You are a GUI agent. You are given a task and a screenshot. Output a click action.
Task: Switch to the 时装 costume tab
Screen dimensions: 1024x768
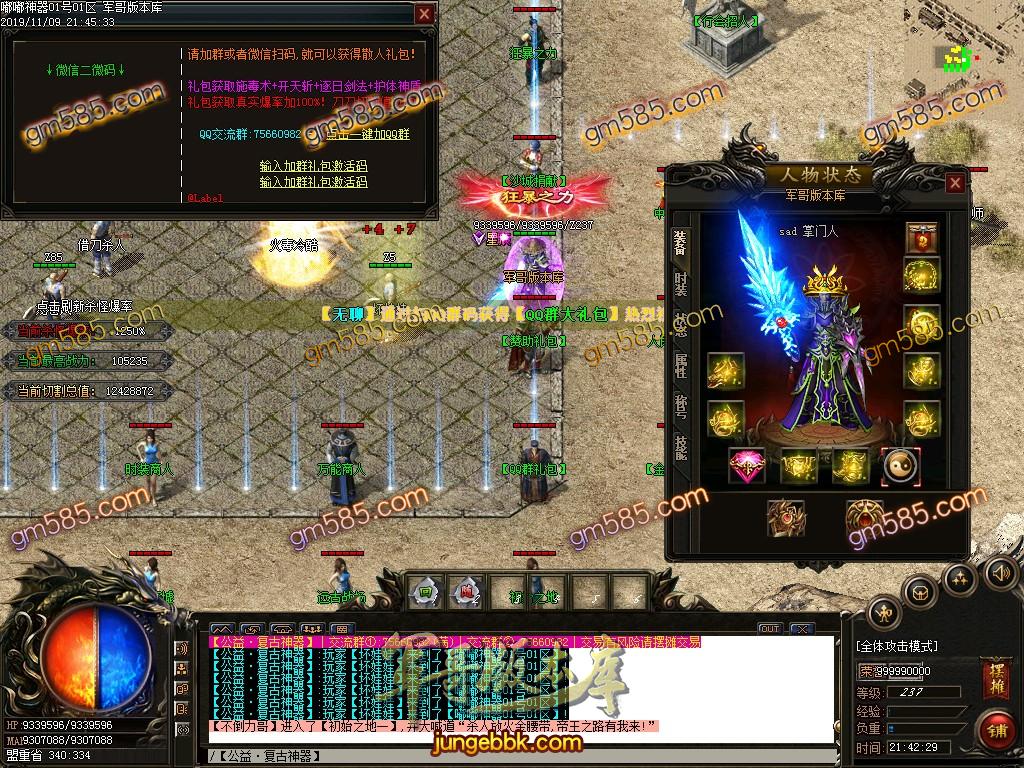681,284
